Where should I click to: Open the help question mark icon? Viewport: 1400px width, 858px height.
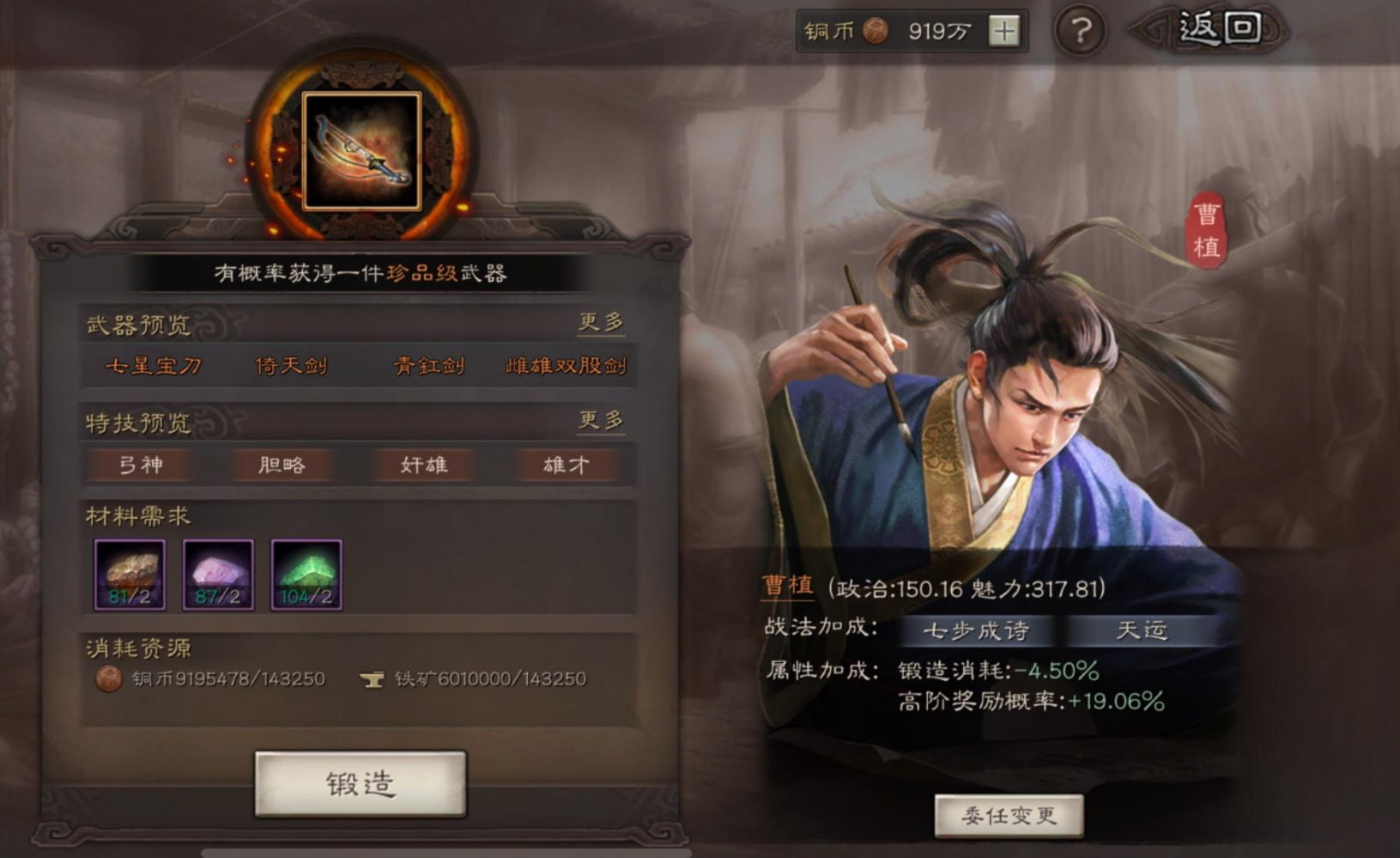[x=1081, y=30]
